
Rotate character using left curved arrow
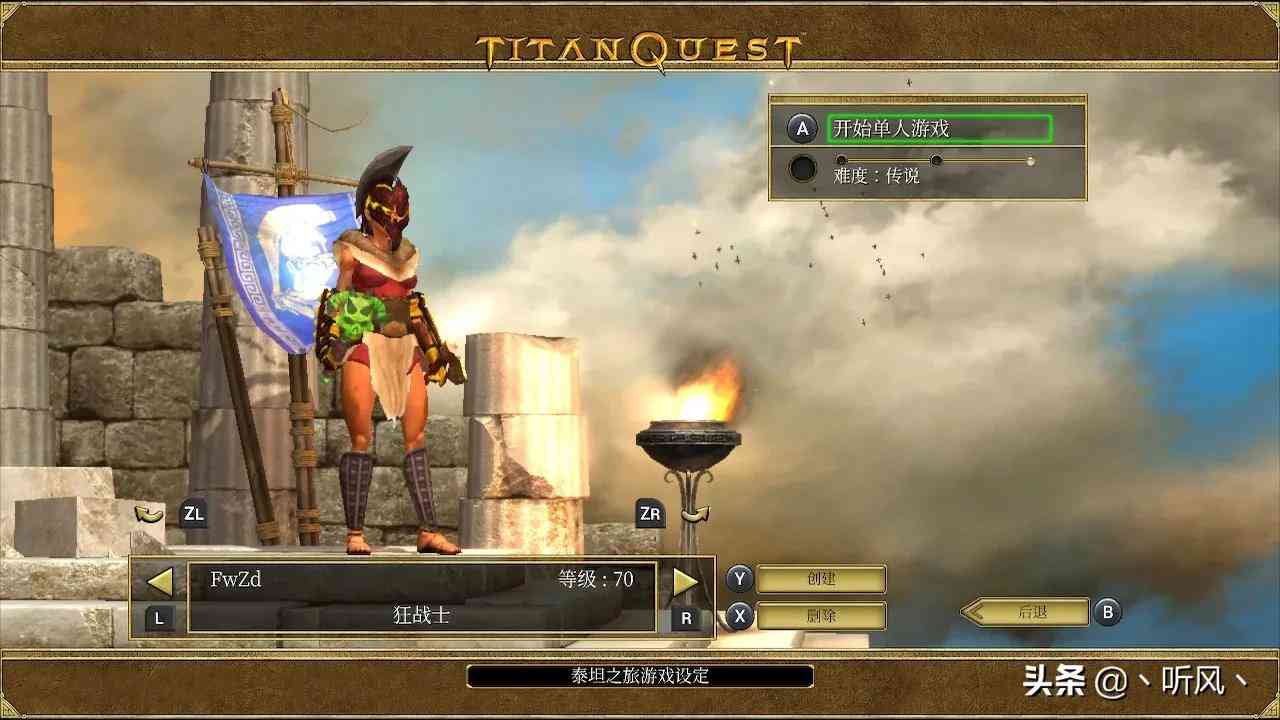149,515
